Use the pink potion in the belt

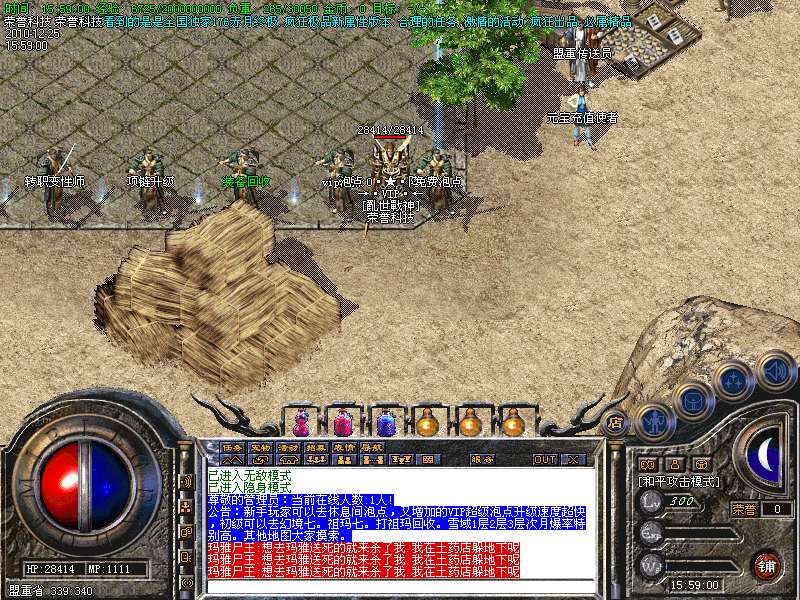point(343,422)
